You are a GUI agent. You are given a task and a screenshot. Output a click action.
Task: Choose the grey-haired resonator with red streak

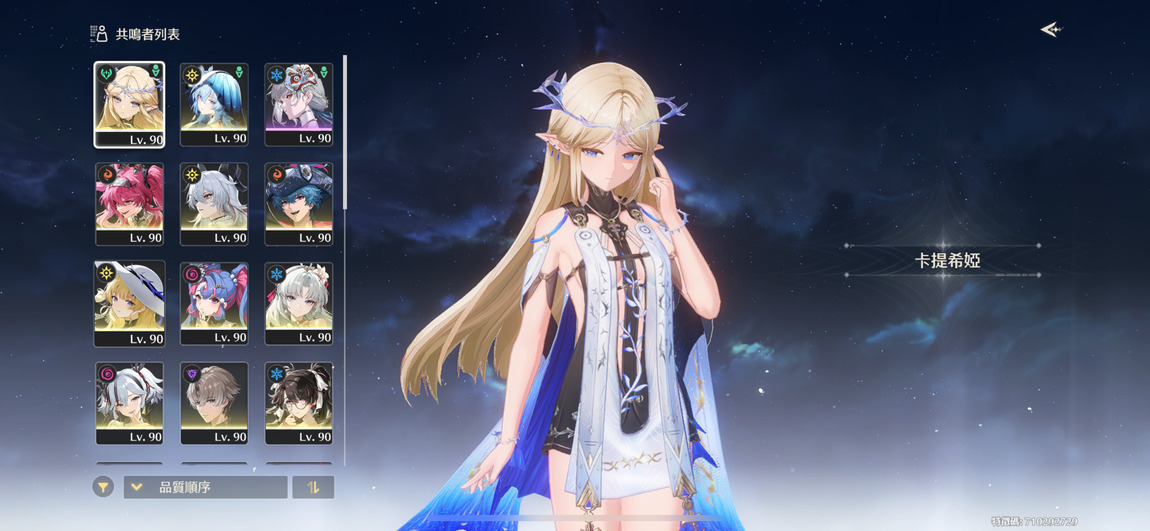[129, 403]
